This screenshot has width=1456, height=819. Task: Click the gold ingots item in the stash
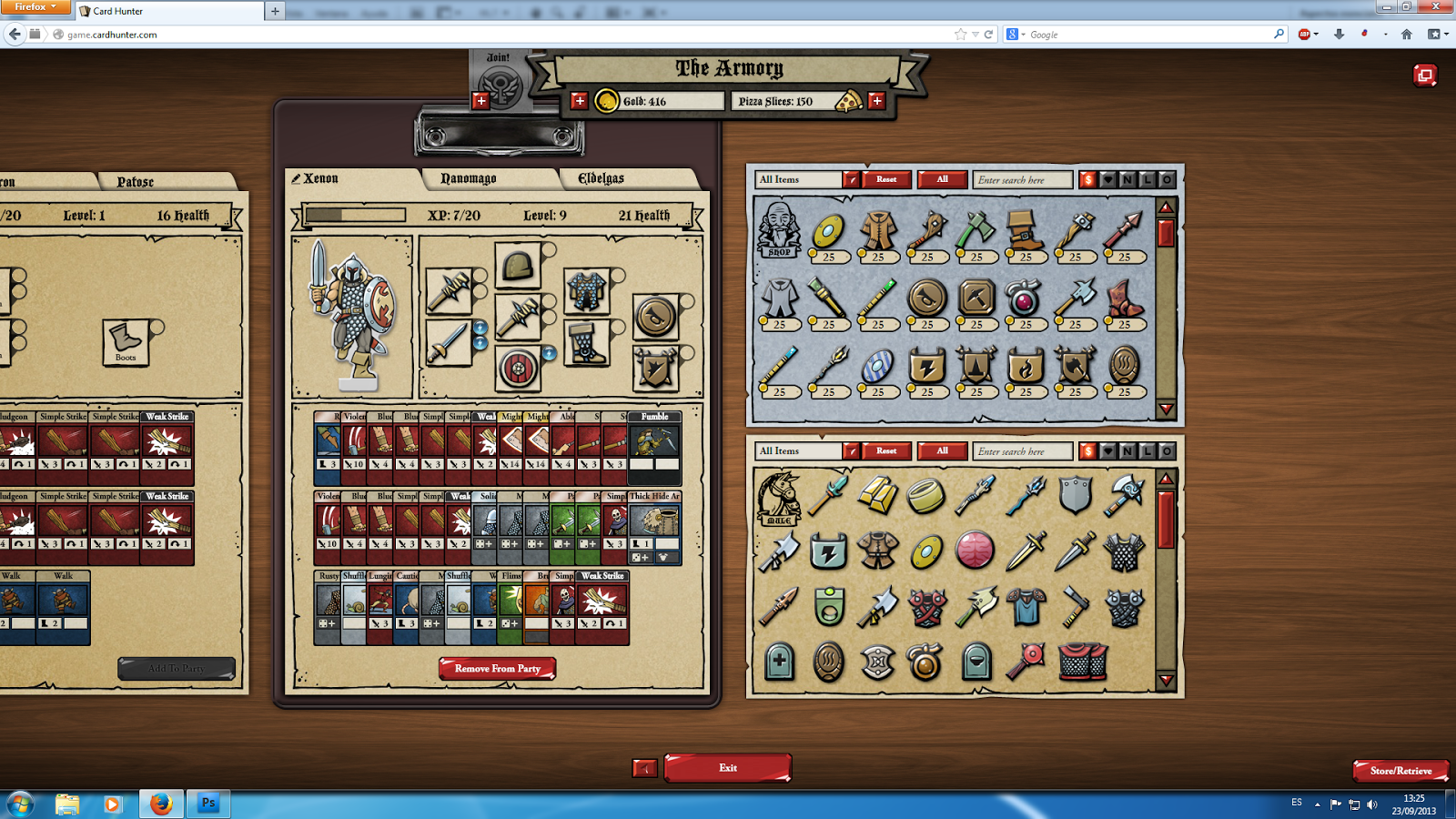coord(876,496)
